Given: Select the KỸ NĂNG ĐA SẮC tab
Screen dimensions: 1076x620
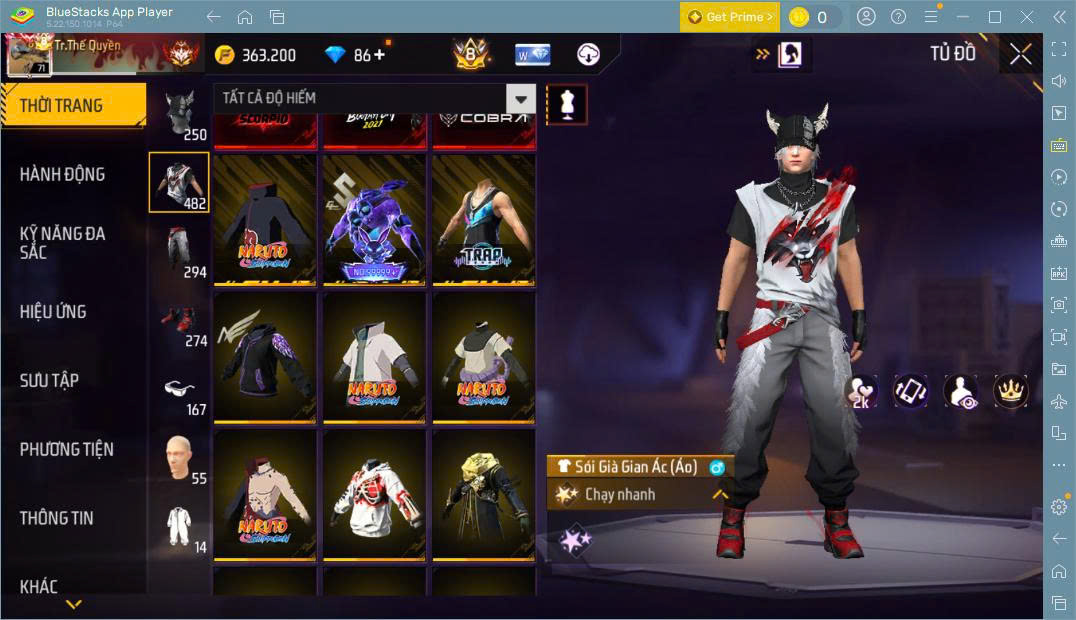Looking at the screenshot, I should 62,242.
